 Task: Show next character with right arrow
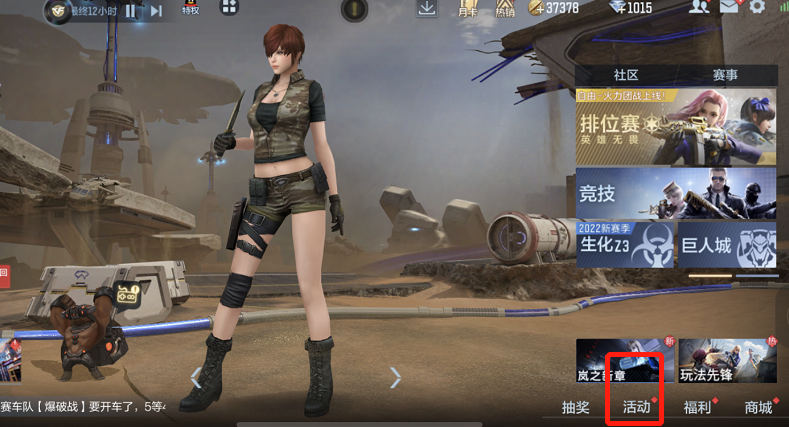point(395,377)
